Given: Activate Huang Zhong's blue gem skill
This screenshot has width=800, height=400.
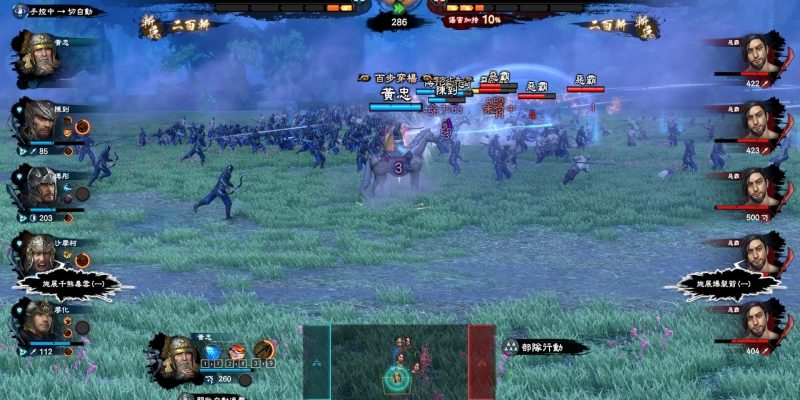Looking at the screenshot, I should coord(212,351).
